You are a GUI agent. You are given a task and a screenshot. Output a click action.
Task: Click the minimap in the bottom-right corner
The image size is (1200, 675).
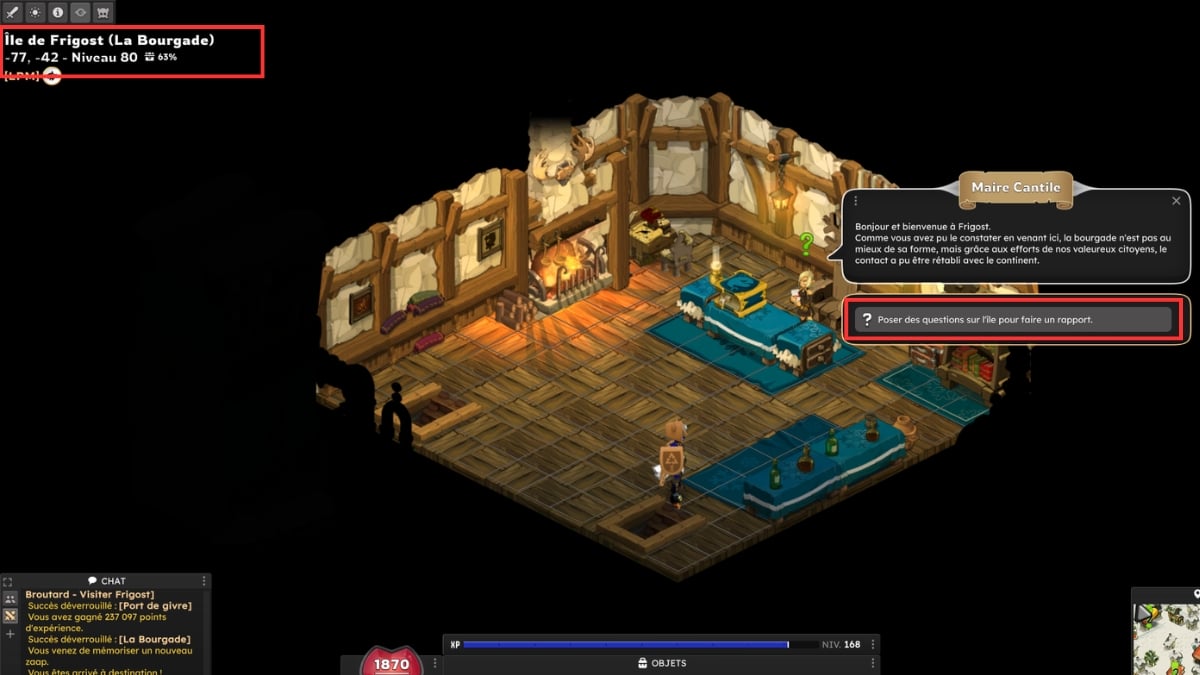pyautogui.click(x=1168, y=638)
